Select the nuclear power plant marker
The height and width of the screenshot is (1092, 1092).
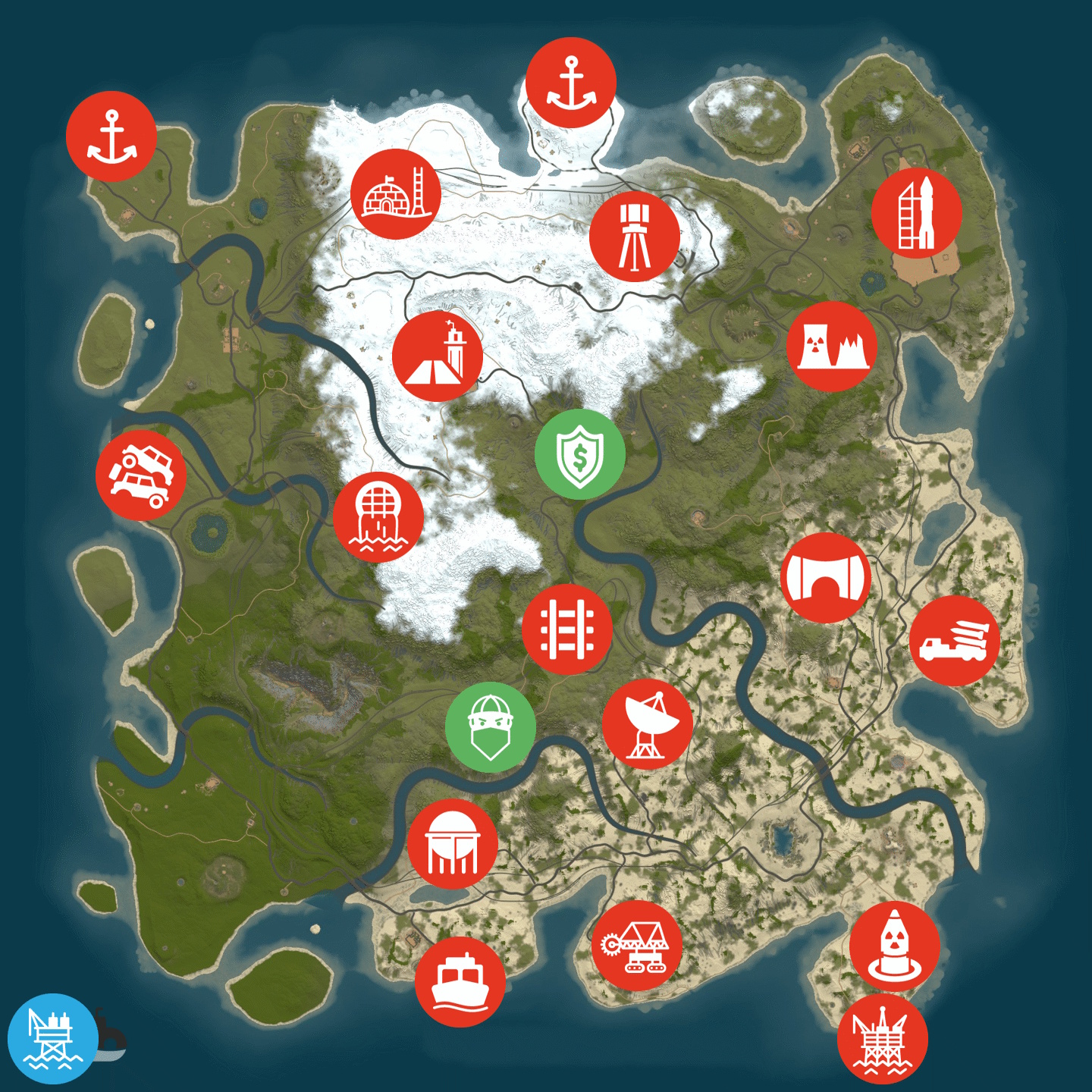pyautogui.click(x=832, y=347)
